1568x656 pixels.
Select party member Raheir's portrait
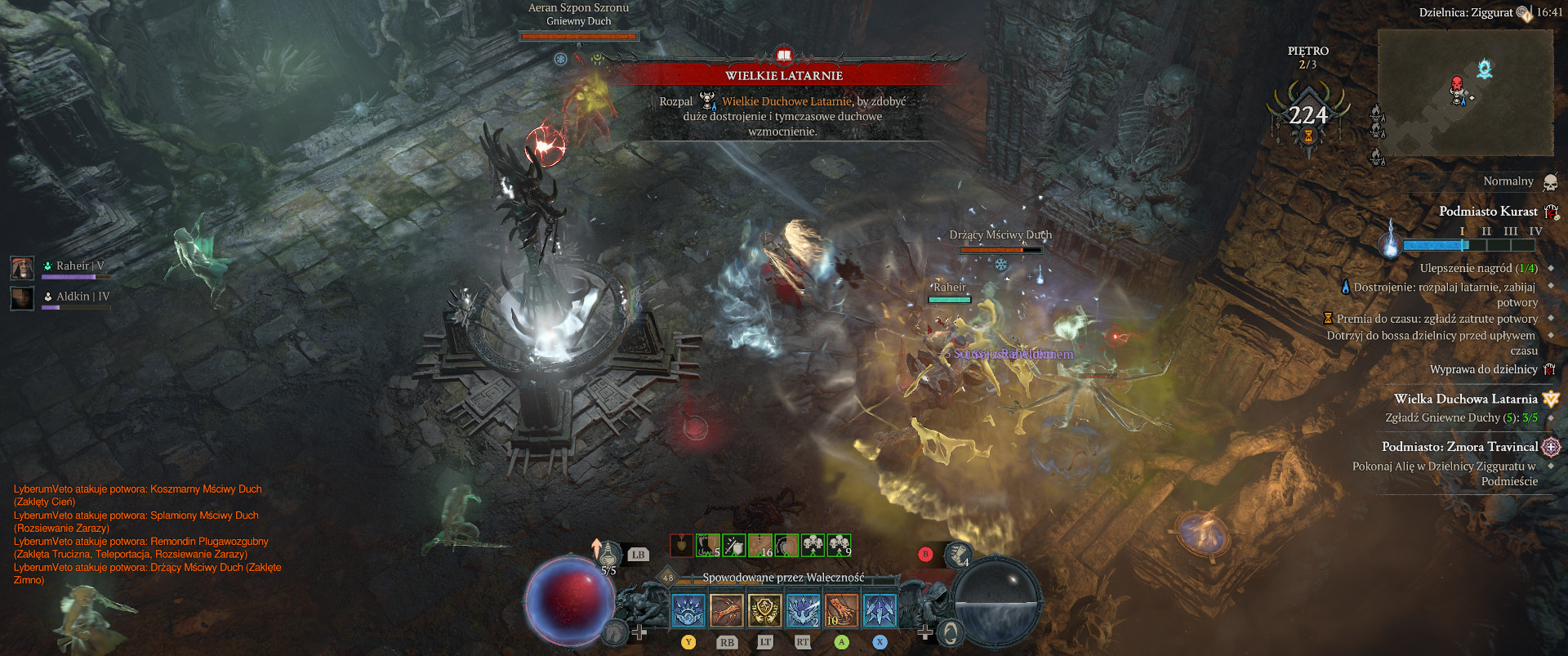click(x=22, y=267)
